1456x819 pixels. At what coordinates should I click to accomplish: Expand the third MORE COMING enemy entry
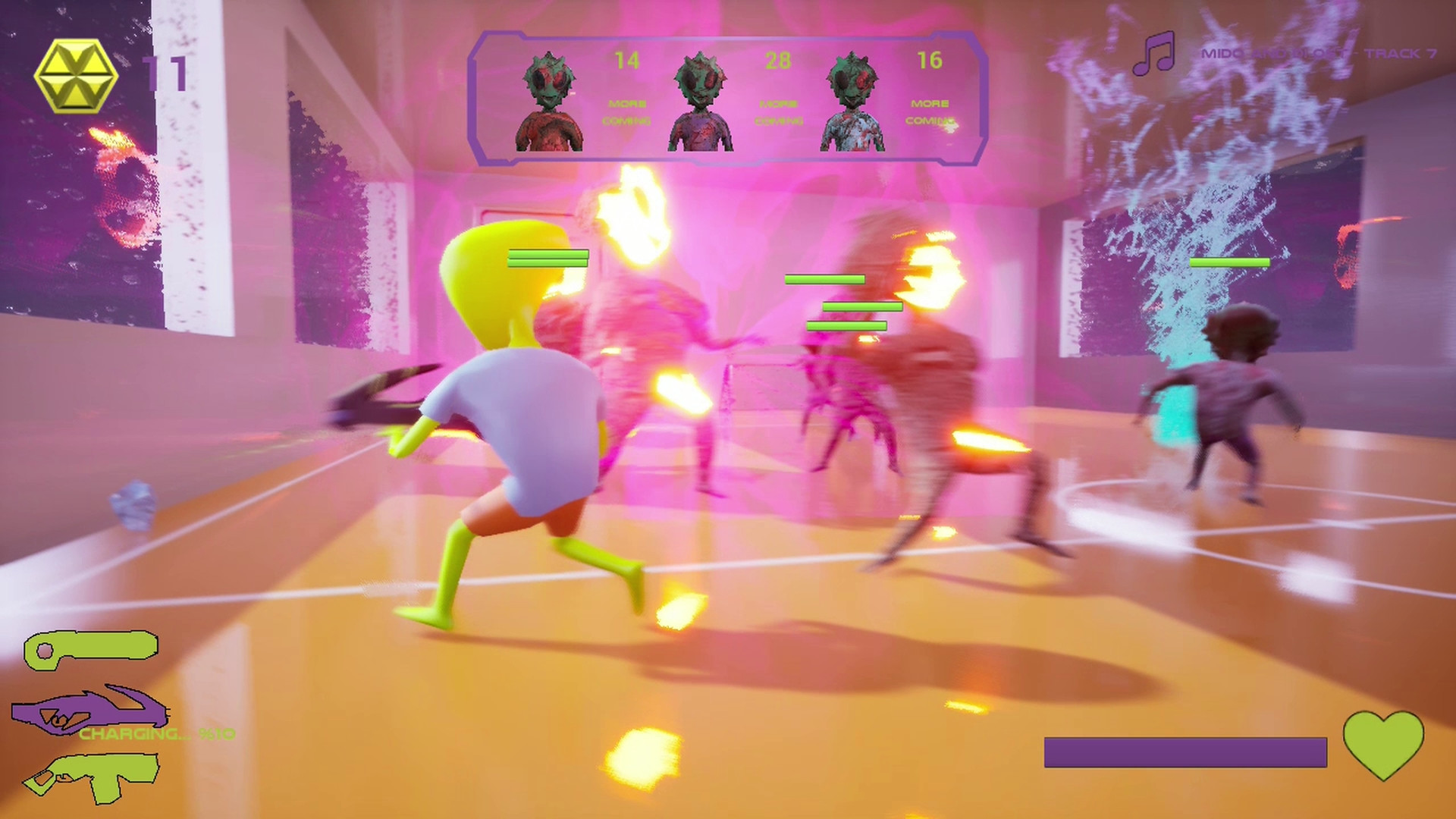[x=933, y=111]
